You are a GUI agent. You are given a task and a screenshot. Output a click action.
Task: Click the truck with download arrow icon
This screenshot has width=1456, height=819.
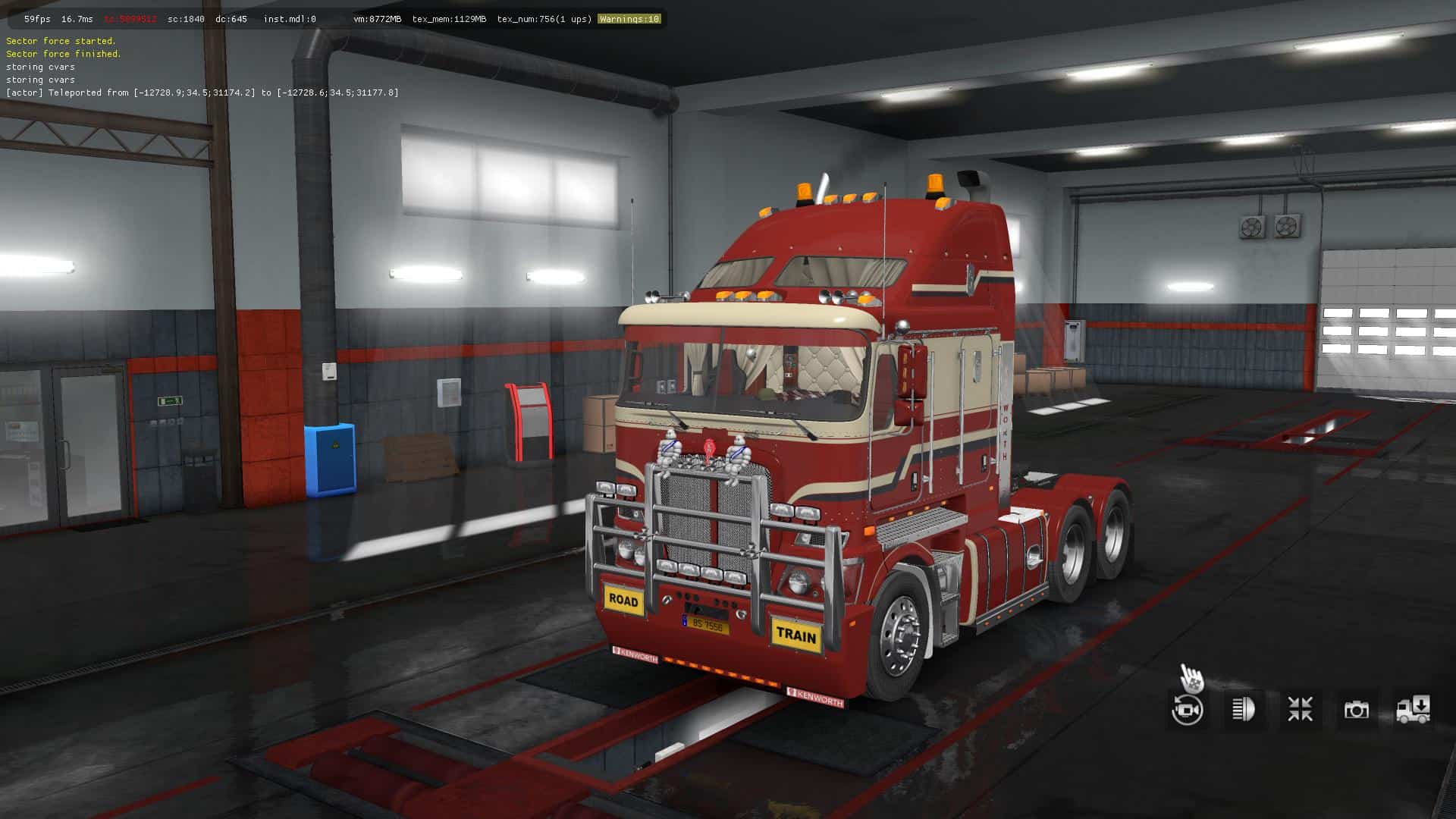(1413, 710)
